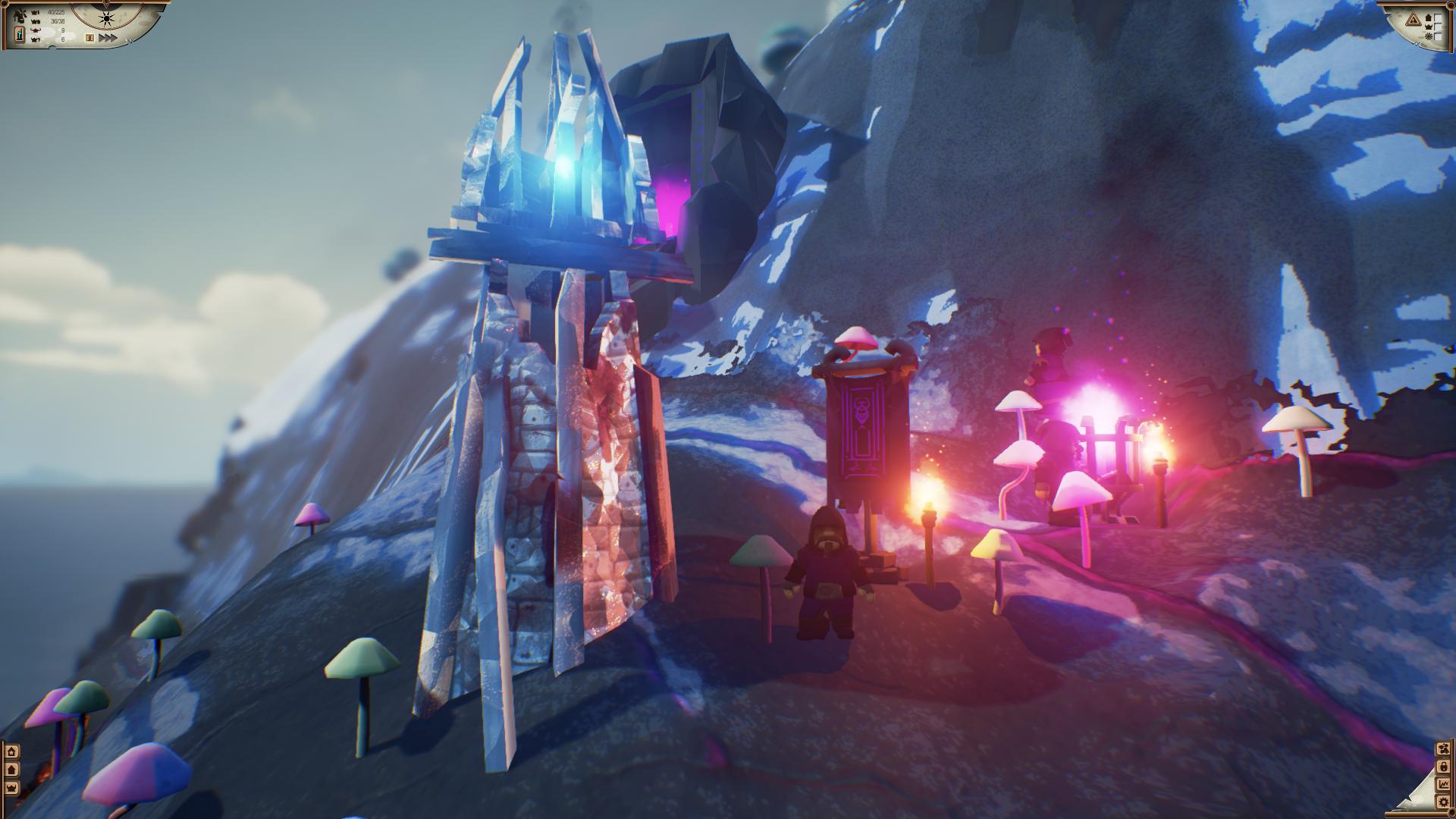
Task: Click the worker viking icon in the top-left panel
Action: tap(20, 15)
